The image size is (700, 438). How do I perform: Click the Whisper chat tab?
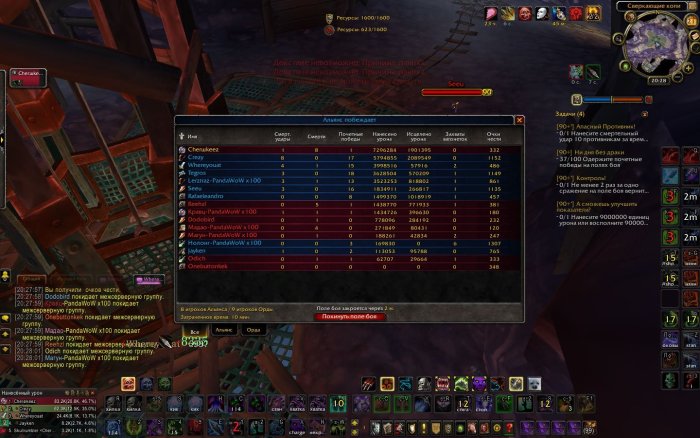148,279
